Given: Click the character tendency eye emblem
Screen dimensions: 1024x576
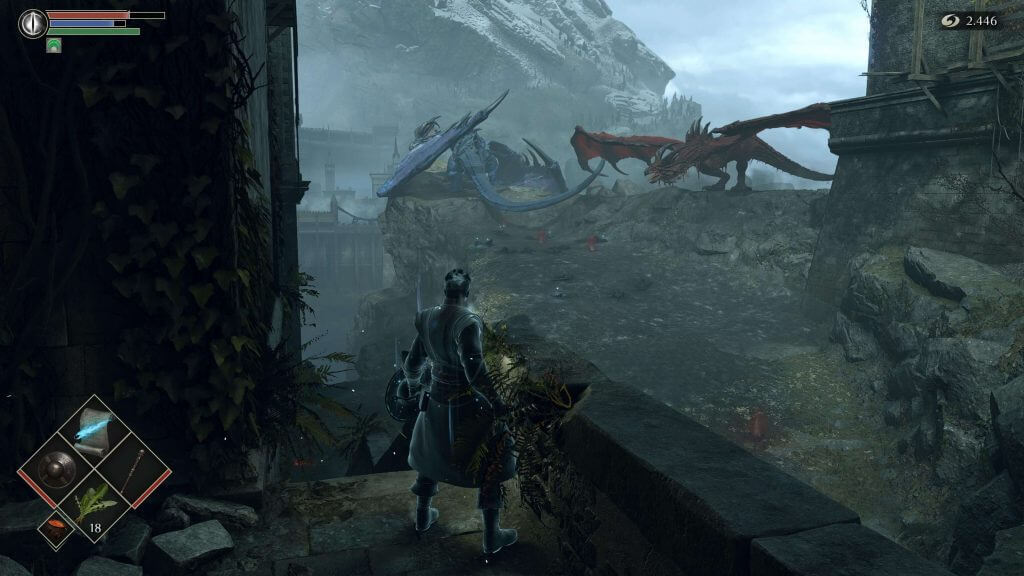Looking at the screenshot, I should click(x=33, y=23).
